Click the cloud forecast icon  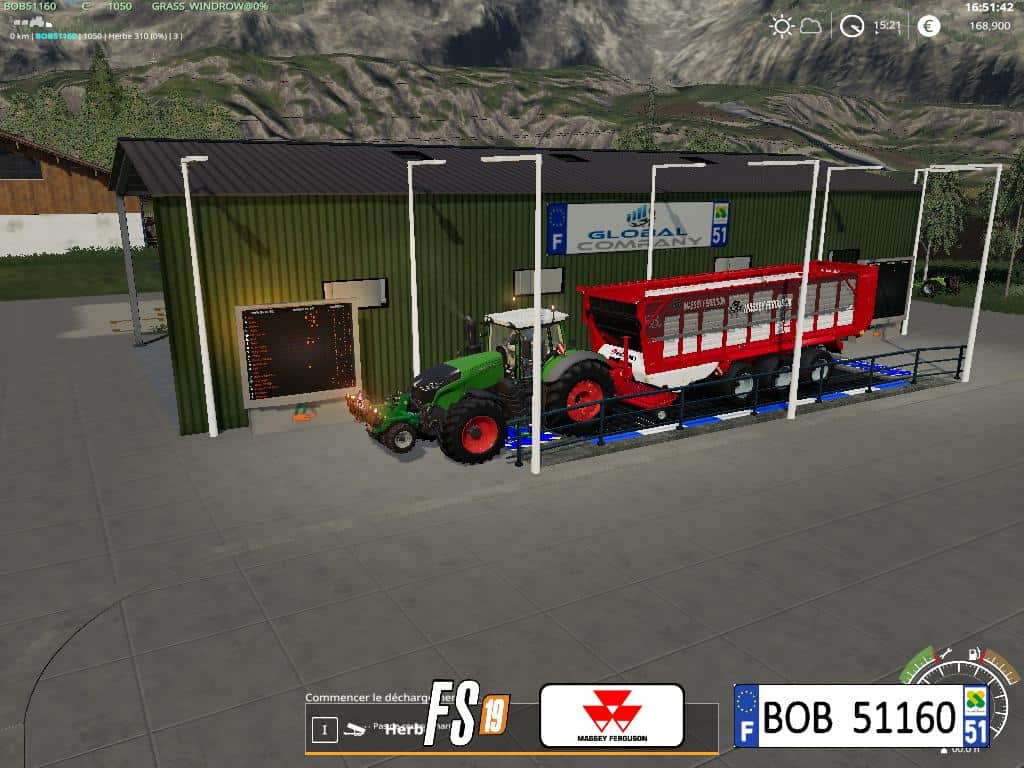810,26
